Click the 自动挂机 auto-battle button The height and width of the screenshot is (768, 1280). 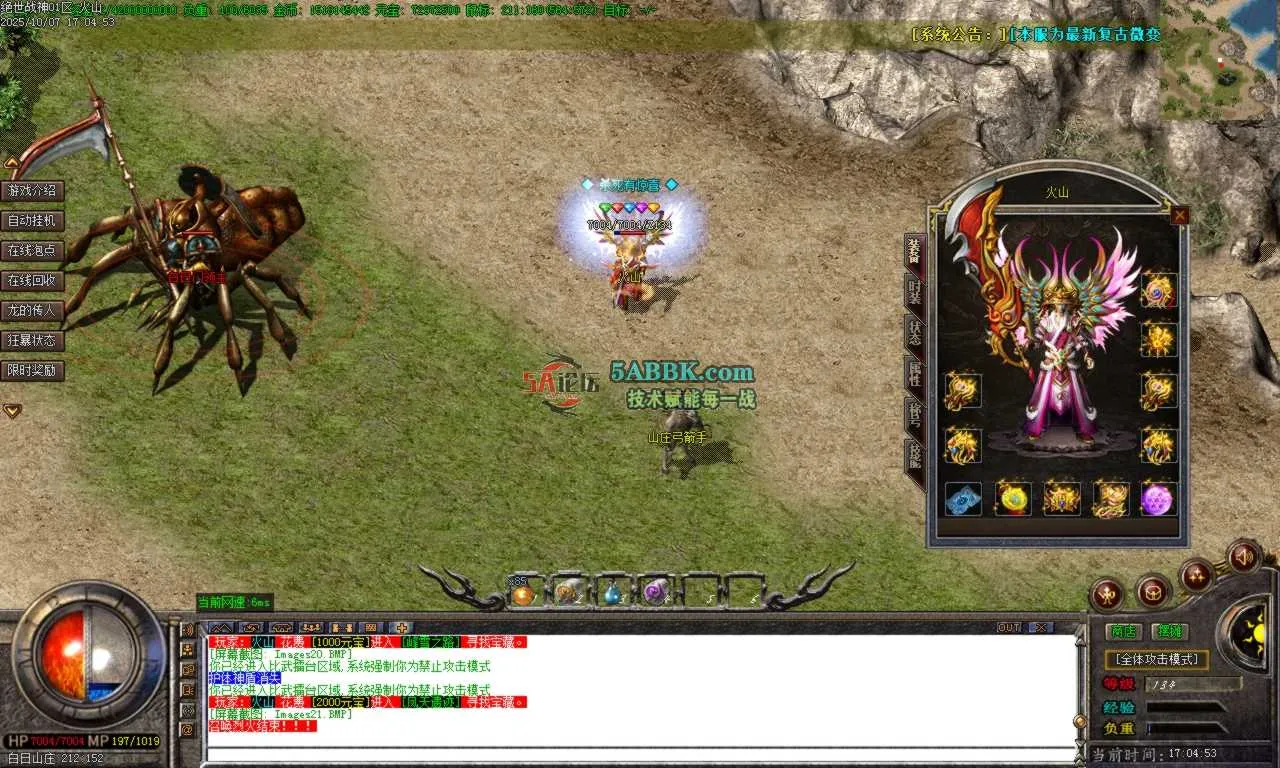tap(33, 221)
